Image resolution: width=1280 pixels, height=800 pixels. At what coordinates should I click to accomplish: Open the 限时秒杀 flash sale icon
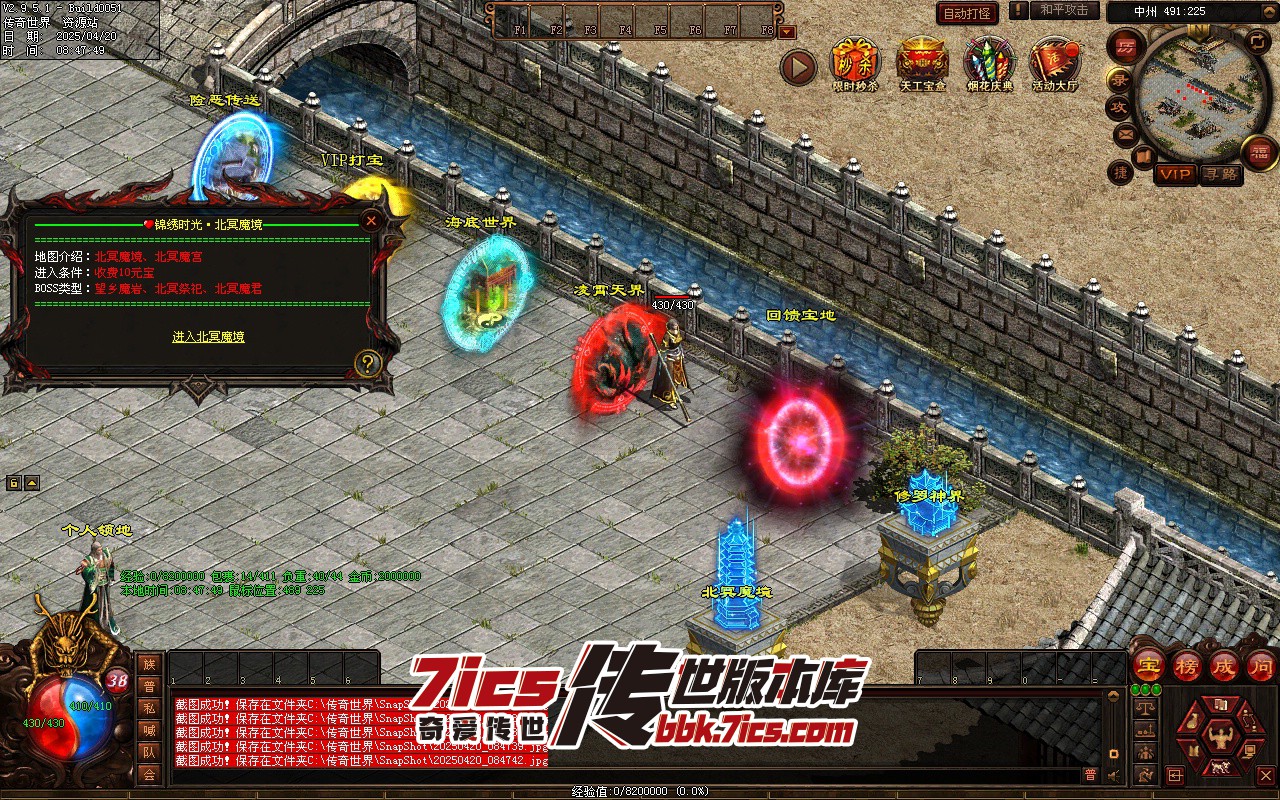point(855,62)
